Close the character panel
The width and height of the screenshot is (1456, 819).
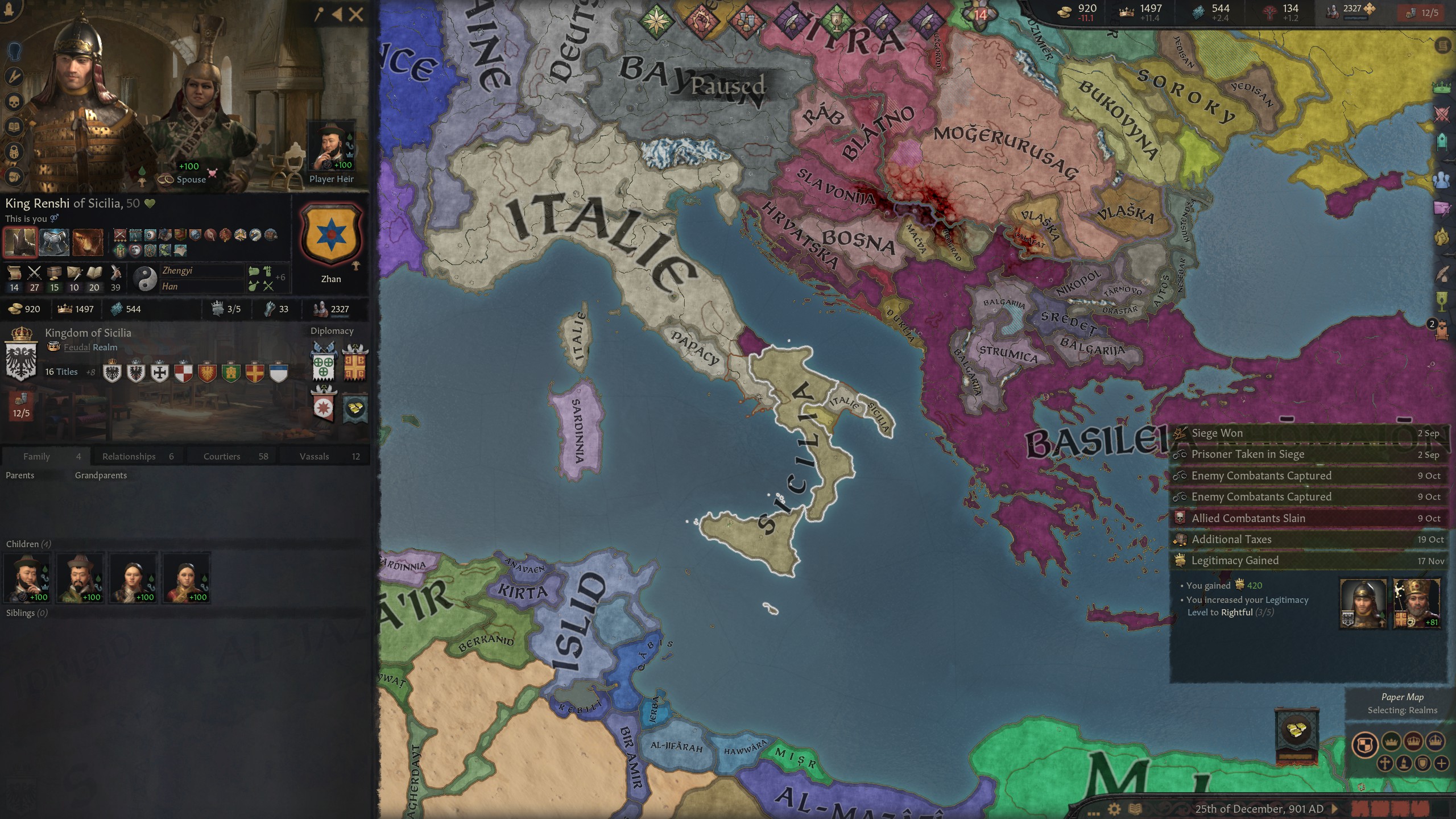tap(356, 15)
